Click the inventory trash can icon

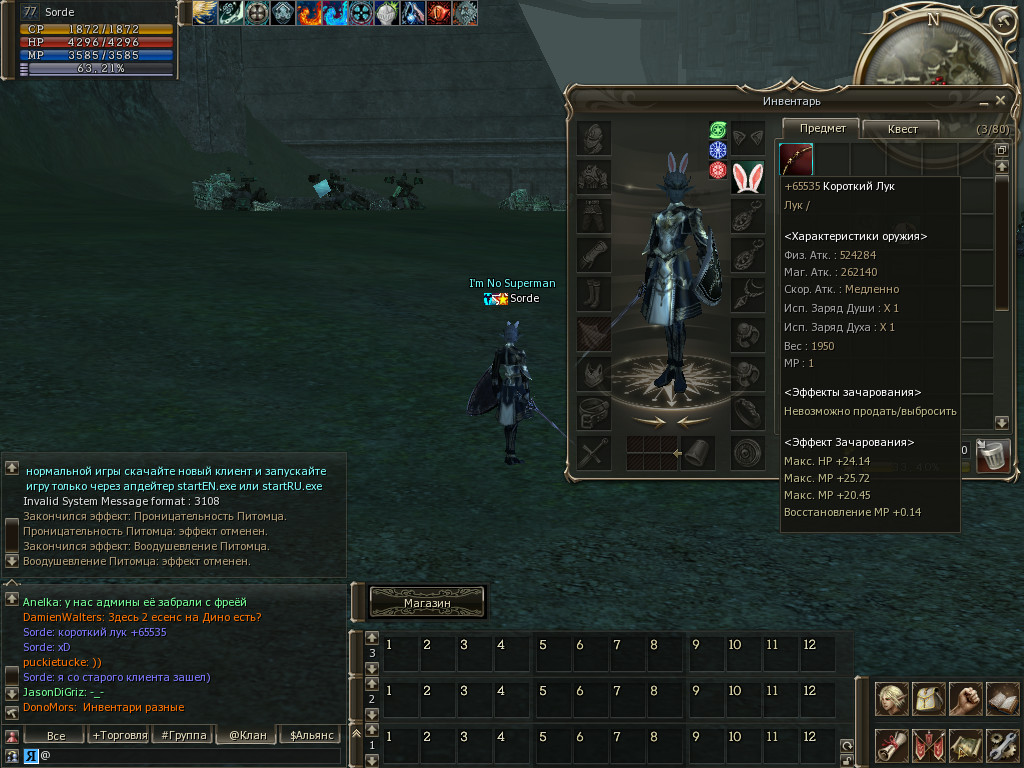[x=993, y=455]
